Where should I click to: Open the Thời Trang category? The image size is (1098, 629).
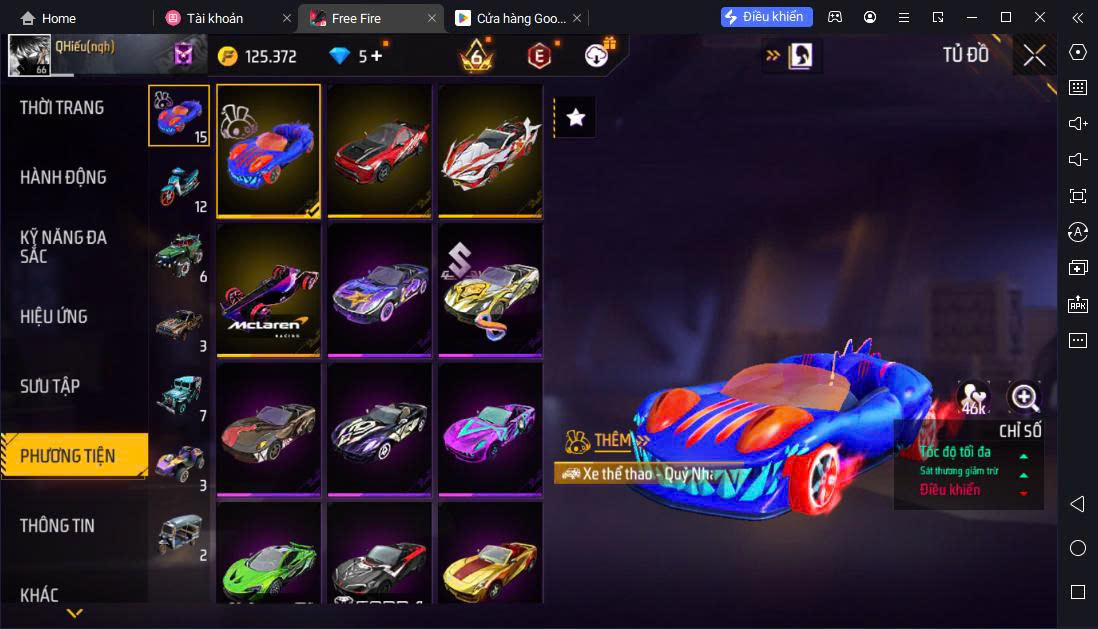62,108
